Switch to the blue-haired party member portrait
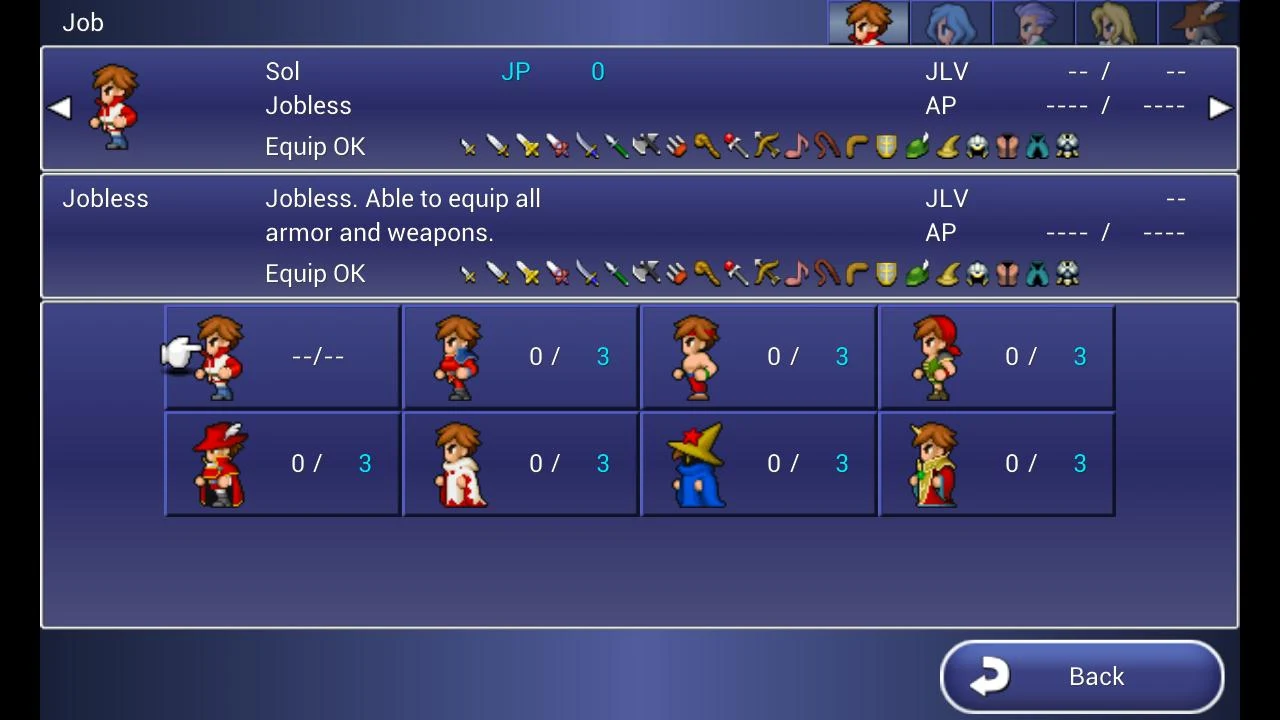This screenshot has height=720, width=1280. point(950,23)
